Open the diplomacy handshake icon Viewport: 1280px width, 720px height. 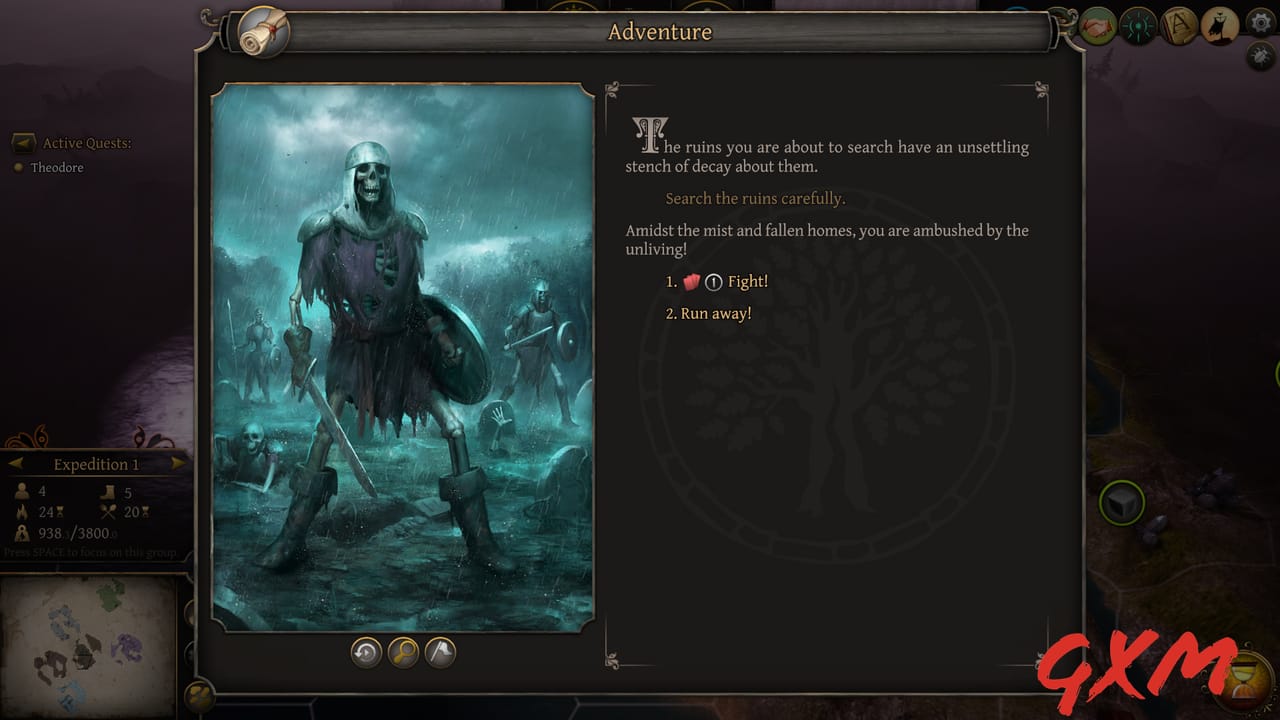pyautogui.click(x=1097, y=24)
